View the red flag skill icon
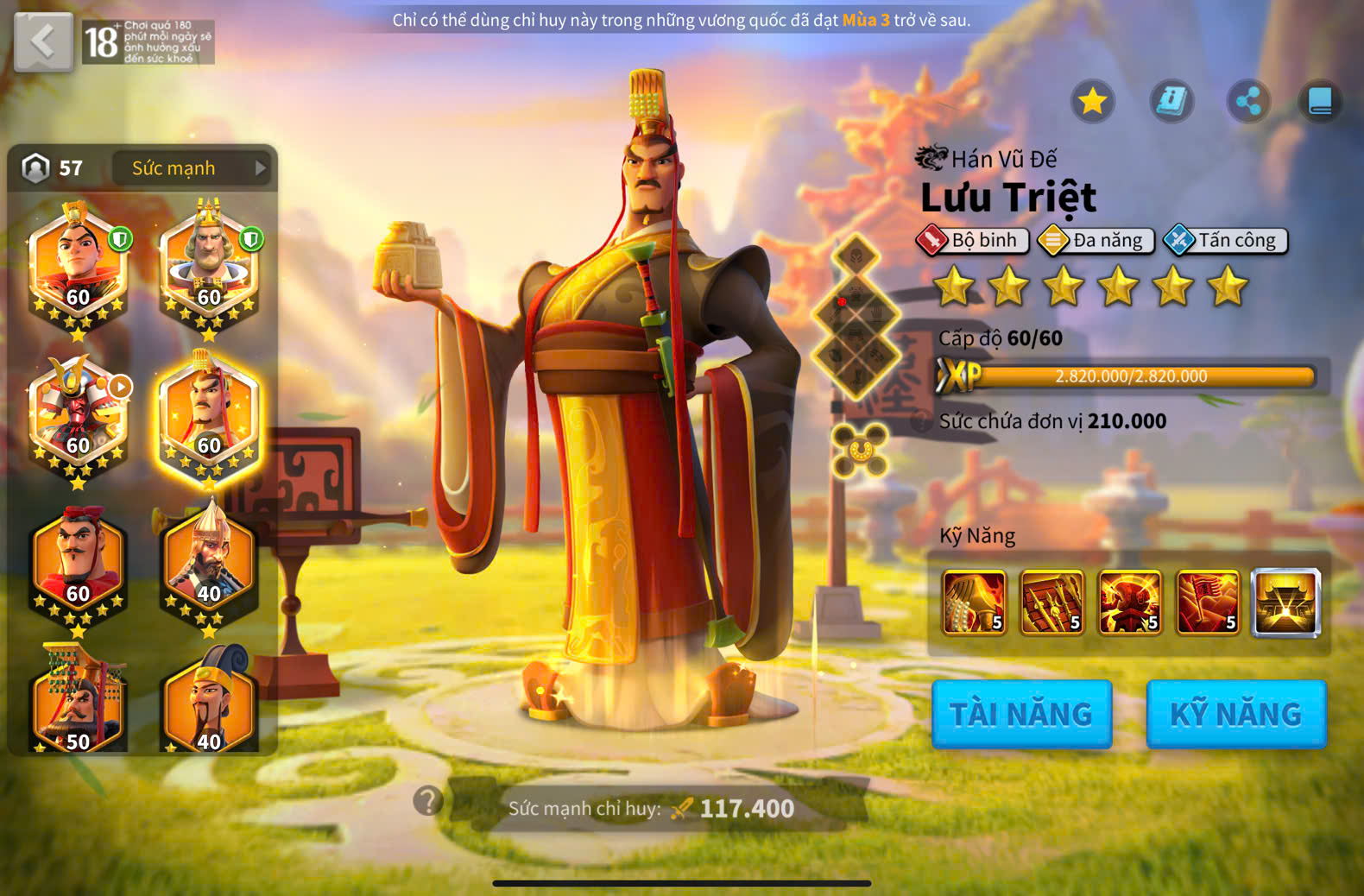1364x896 pixels. [x=1207, y=602]
